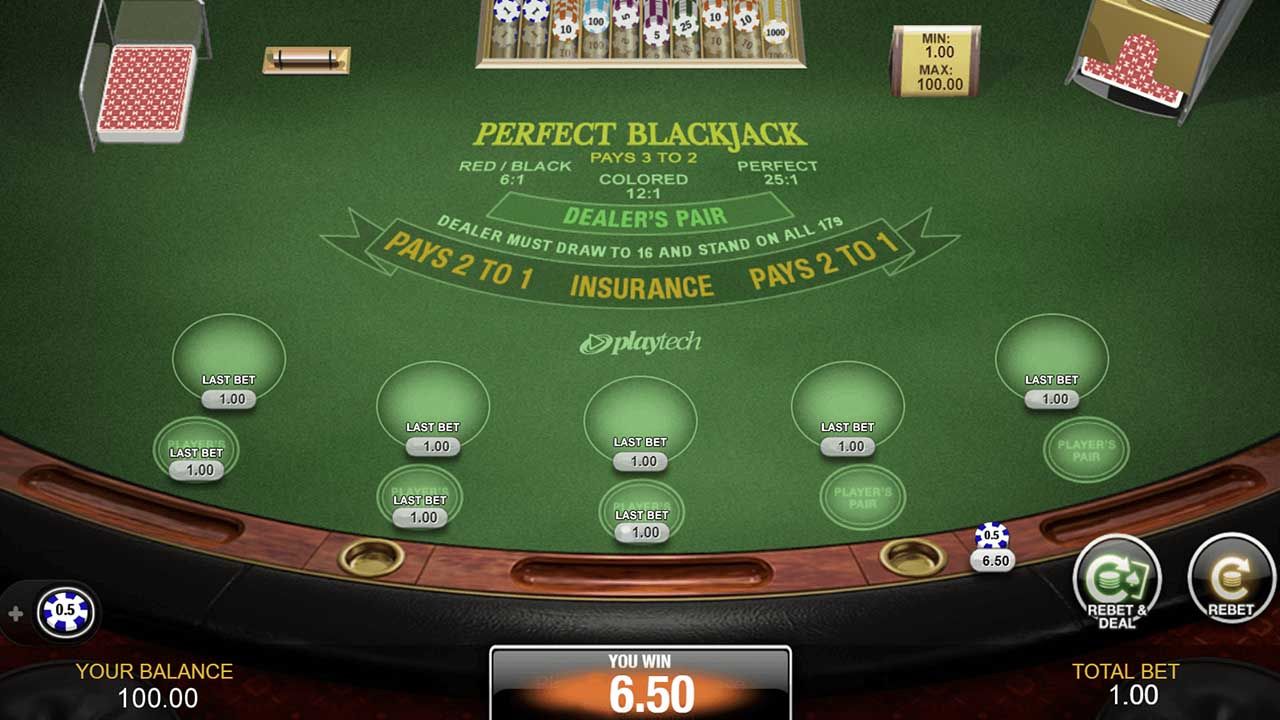The height and width of the screenshot is (720, 1280).
Task: Click the MIN/MAX table limits plaque
Action: click(935, 62)
